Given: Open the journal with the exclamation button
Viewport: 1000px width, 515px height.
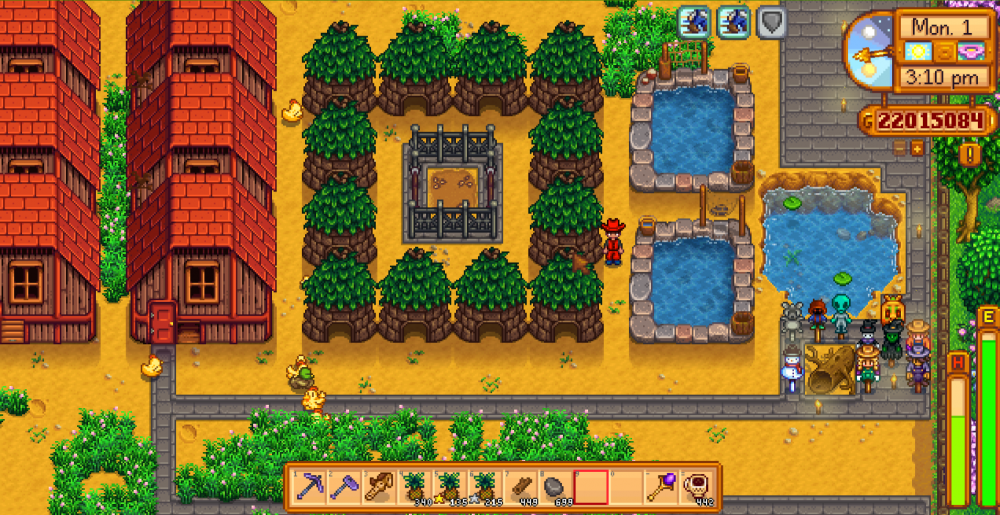Looking at the screenshot, I should [x=969, y=154].
